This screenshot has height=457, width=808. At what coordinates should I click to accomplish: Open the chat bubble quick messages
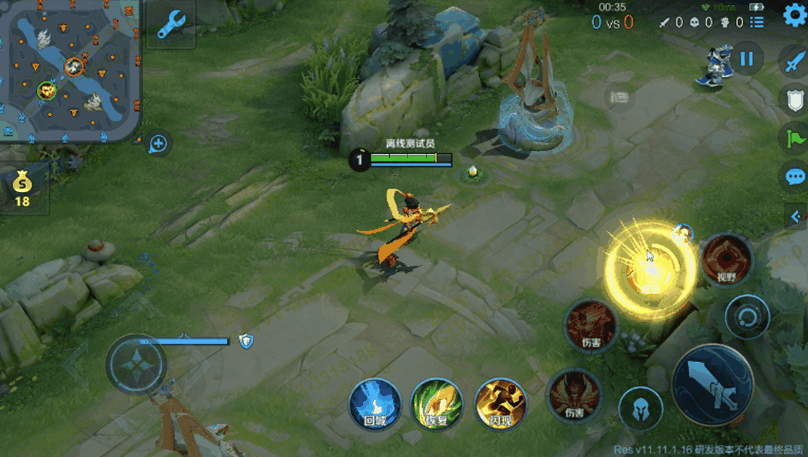793,177
